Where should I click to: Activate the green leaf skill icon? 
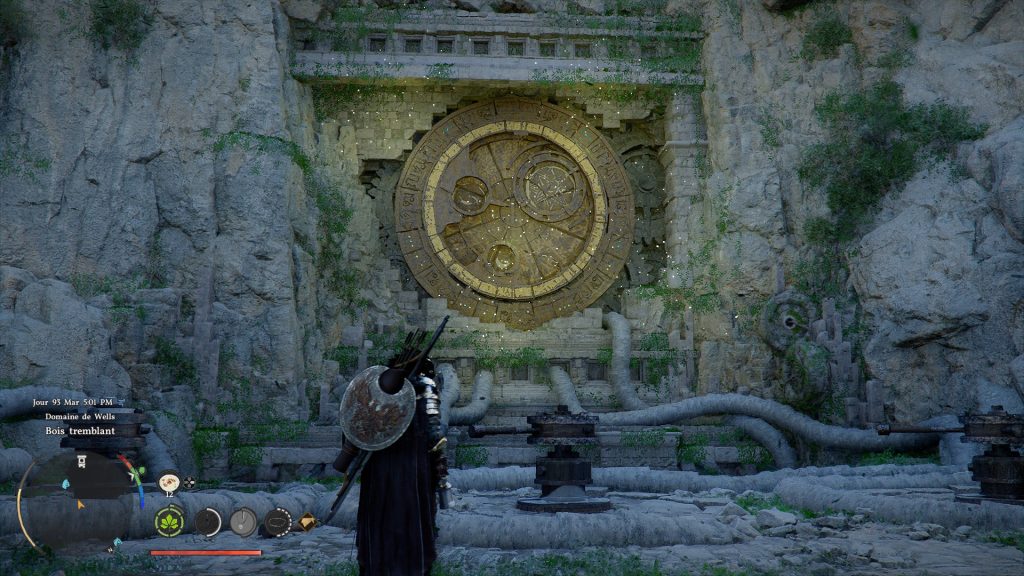tap(169, 521)
